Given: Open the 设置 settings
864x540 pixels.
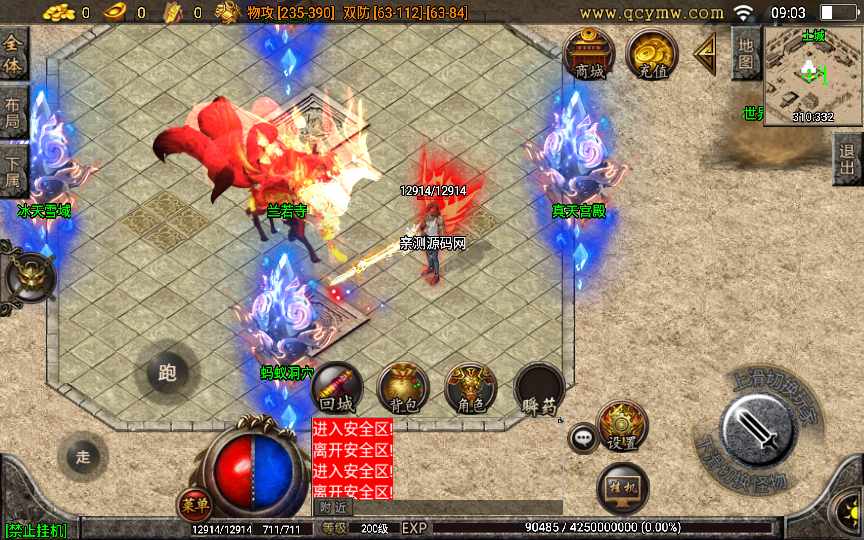Looking at the screenshot, I should pos(622,427).
